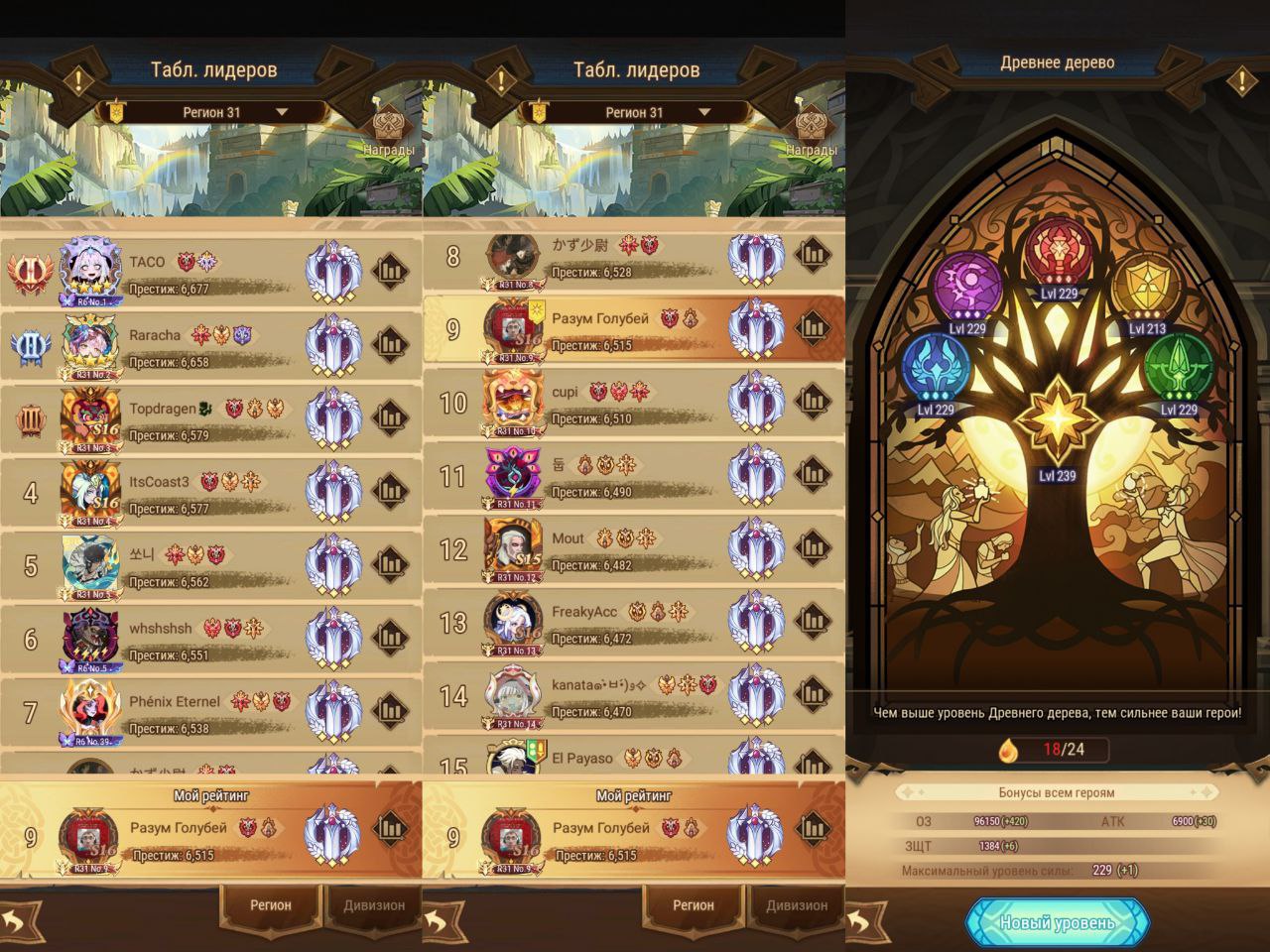1270x952 pixels.
Task: Choose the blue Lvl 229 tree node
Action: [x=935, y=366]
